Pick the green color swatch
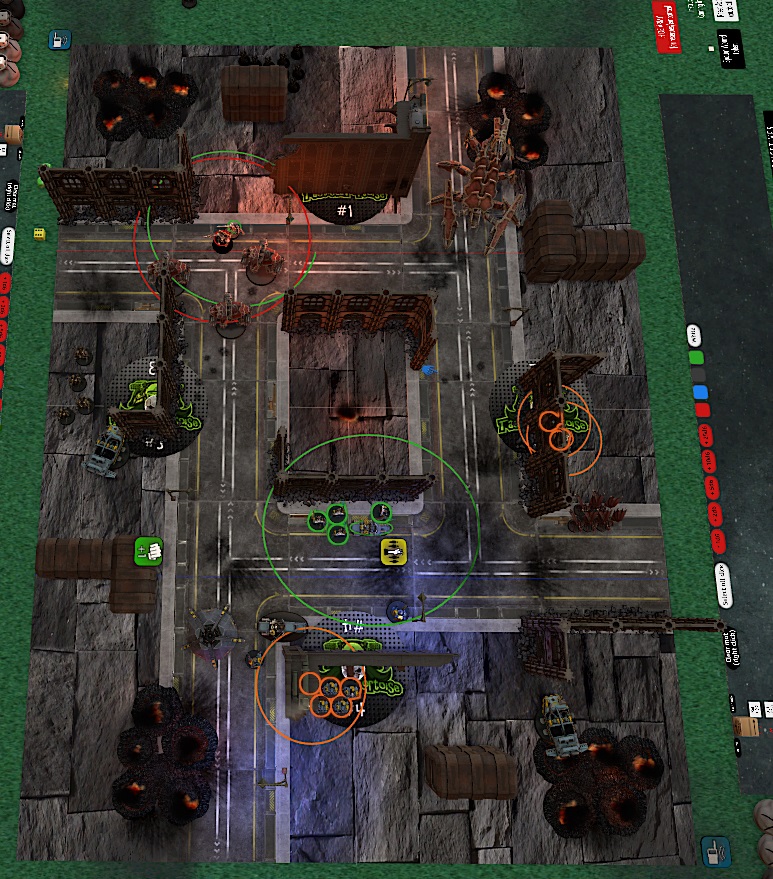The image size is (773, 879). tap(697, 357)
